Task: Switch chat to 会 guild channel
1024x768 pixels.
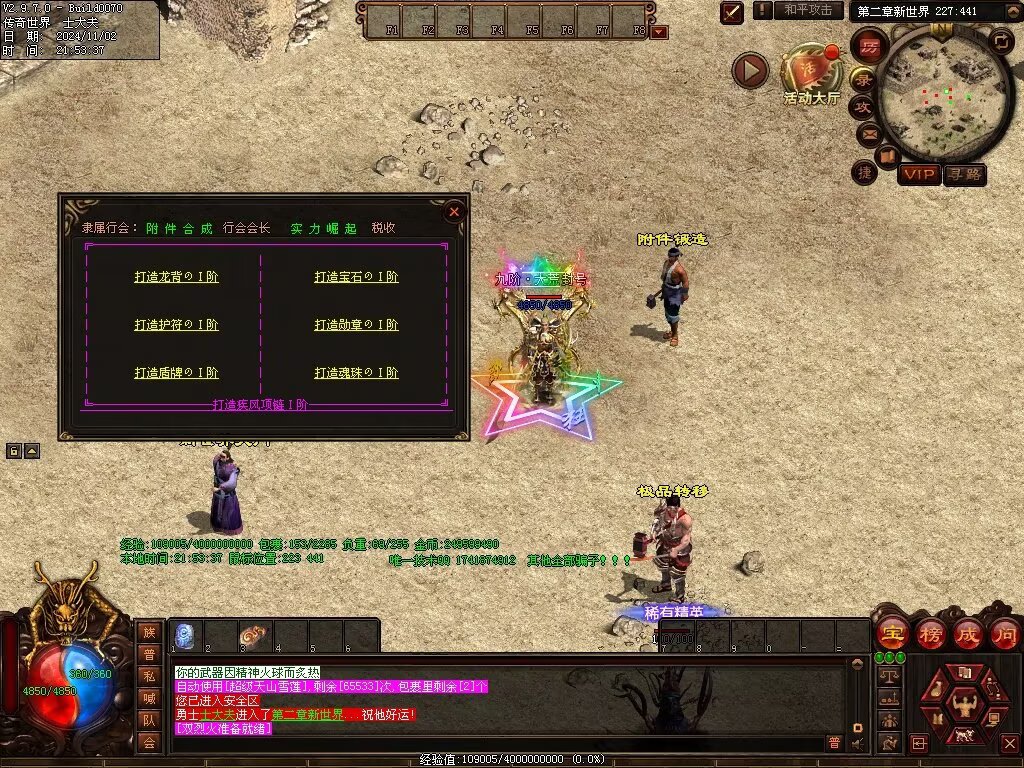Action: pyautogui.click(x=149, y=742)
